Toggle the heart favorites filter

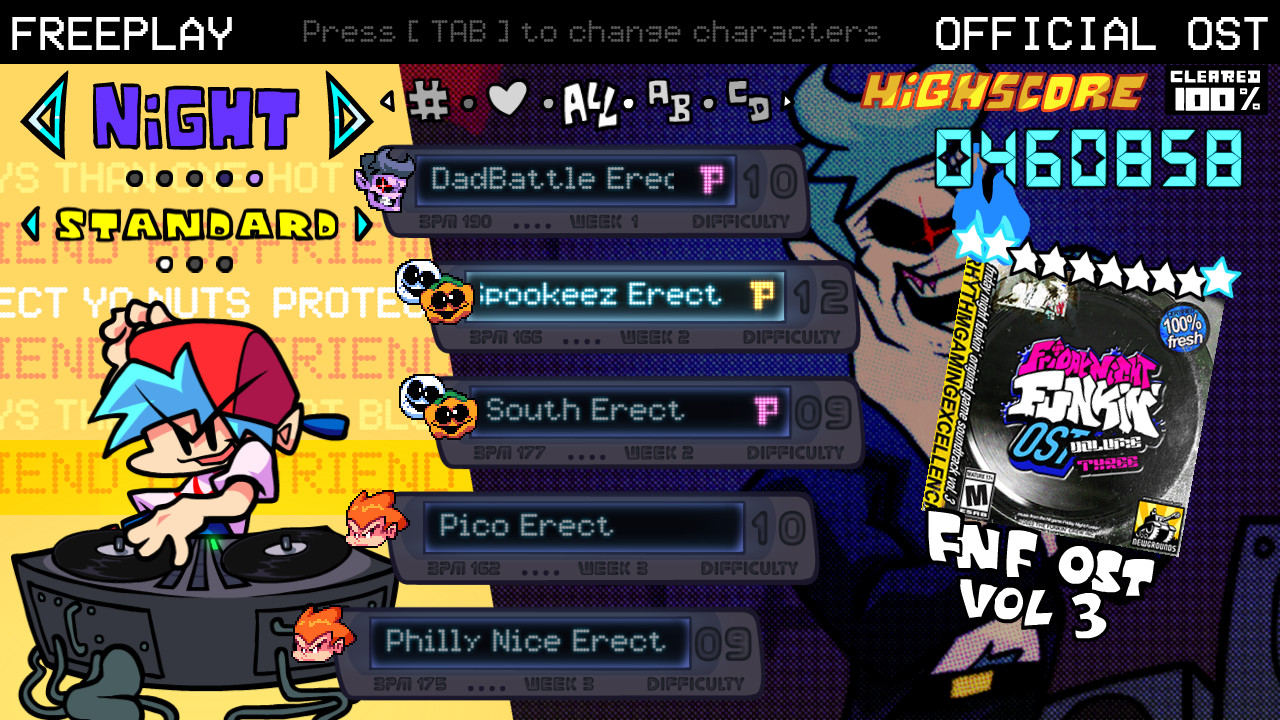pos(505,98)
